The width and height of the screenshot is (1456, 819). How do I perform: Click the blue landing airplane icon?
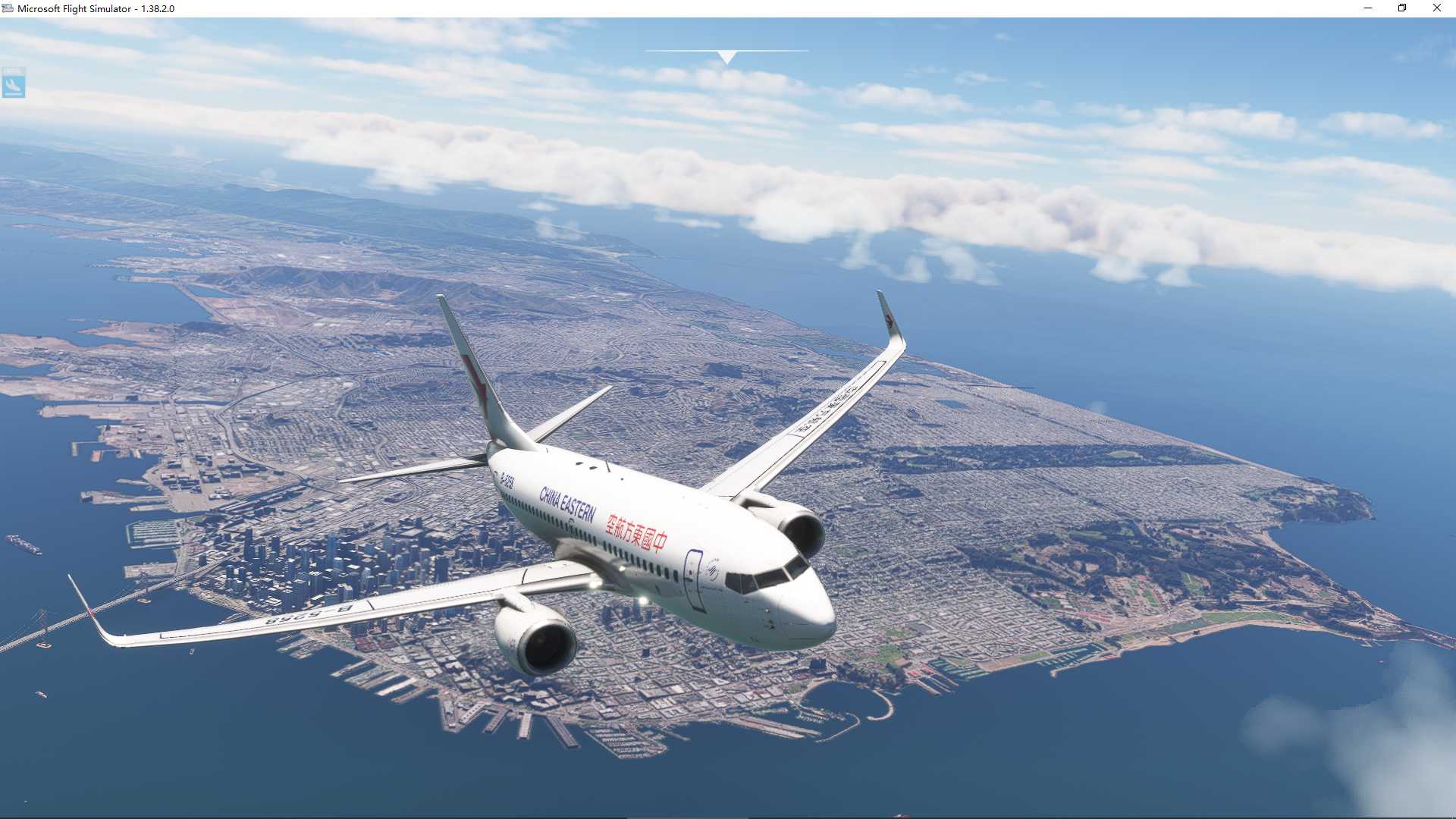click(14, 83)
